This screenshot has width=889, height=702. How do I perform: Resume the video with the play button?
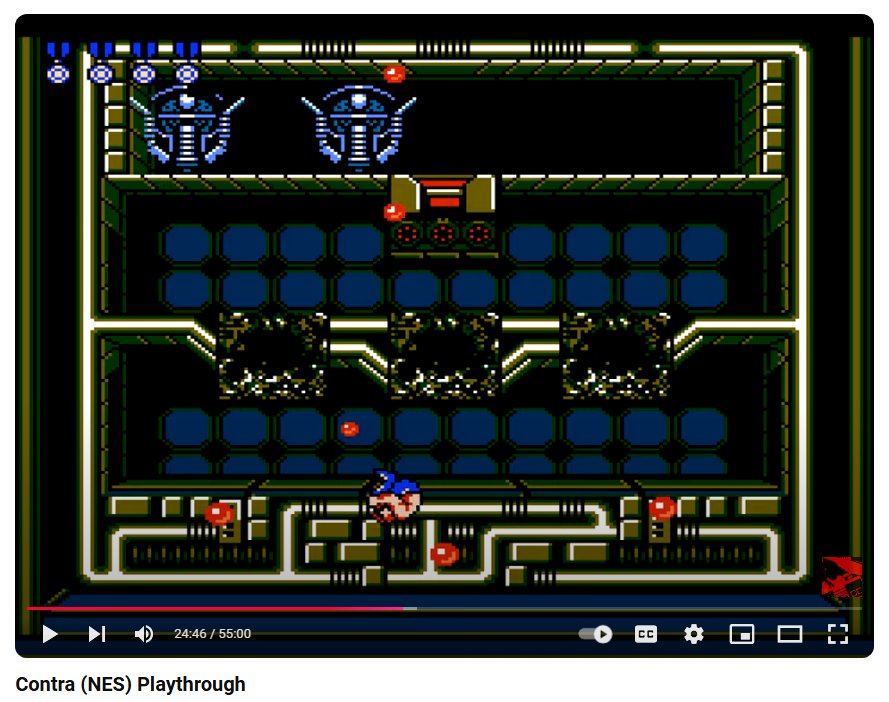click(x=50, y=634)
